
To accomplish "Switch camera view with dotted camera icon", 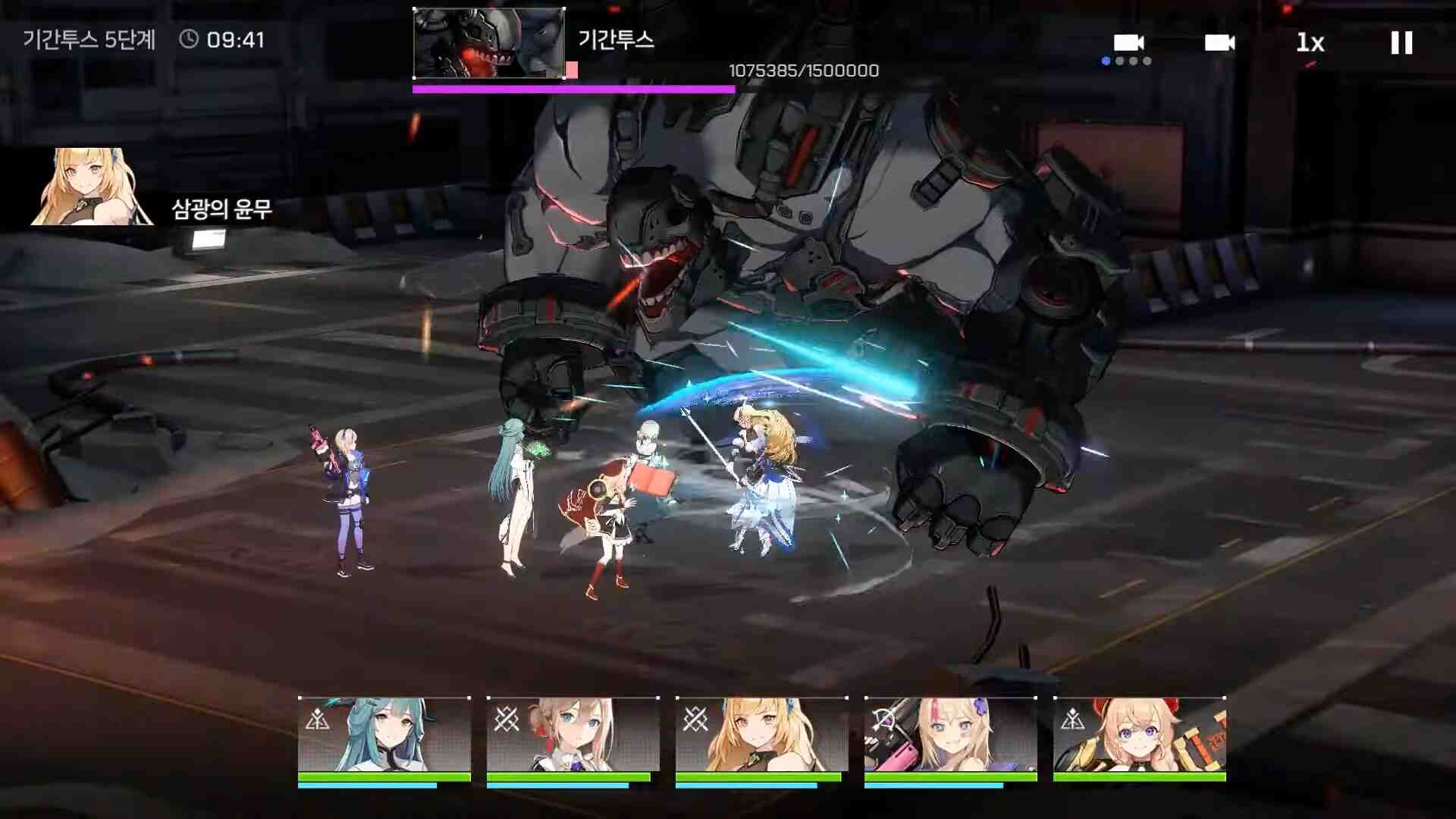I will pos(1128,45).
